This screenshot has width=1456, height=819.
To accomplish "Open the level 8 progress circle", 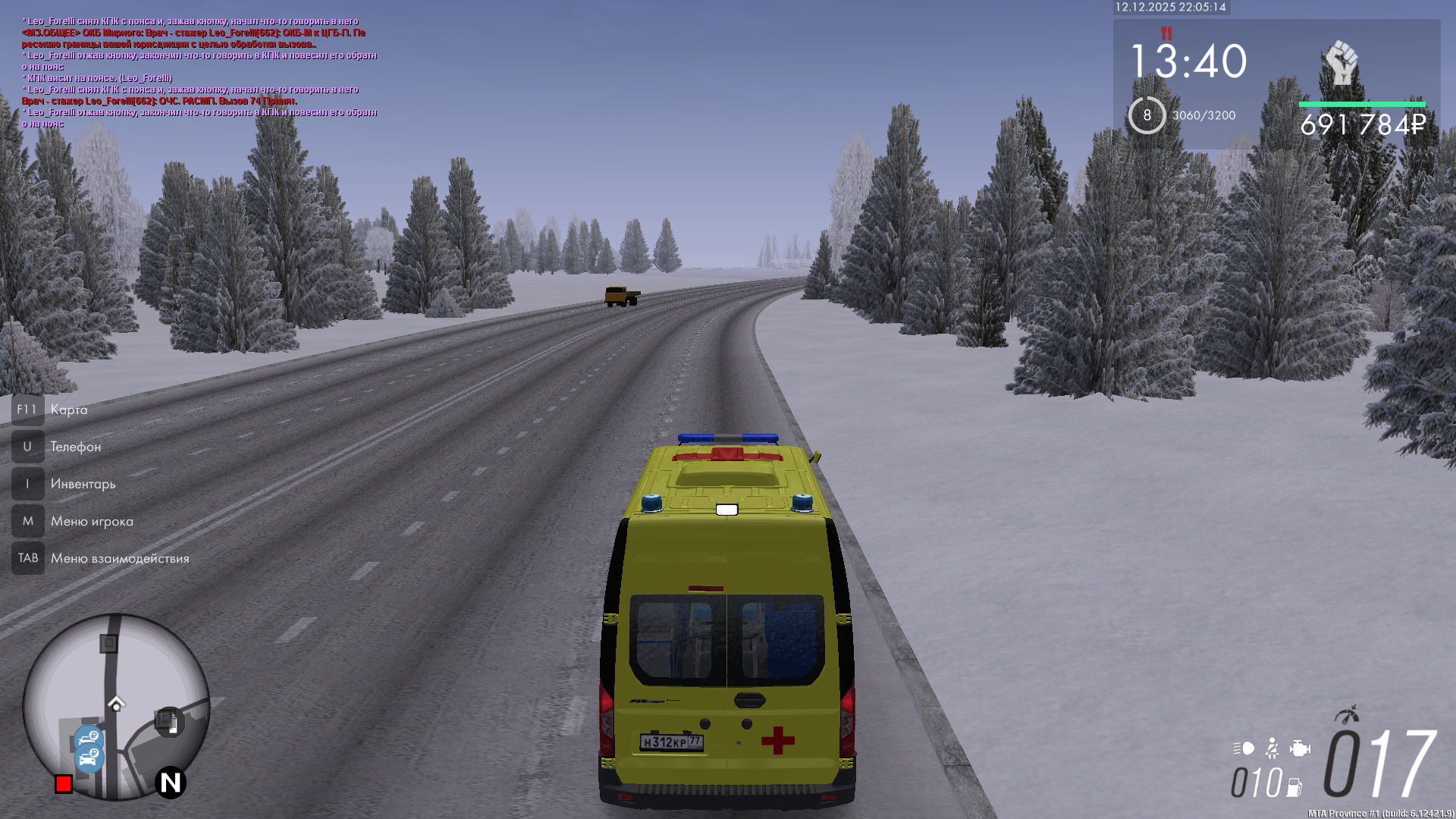I will pos(1147,115).
